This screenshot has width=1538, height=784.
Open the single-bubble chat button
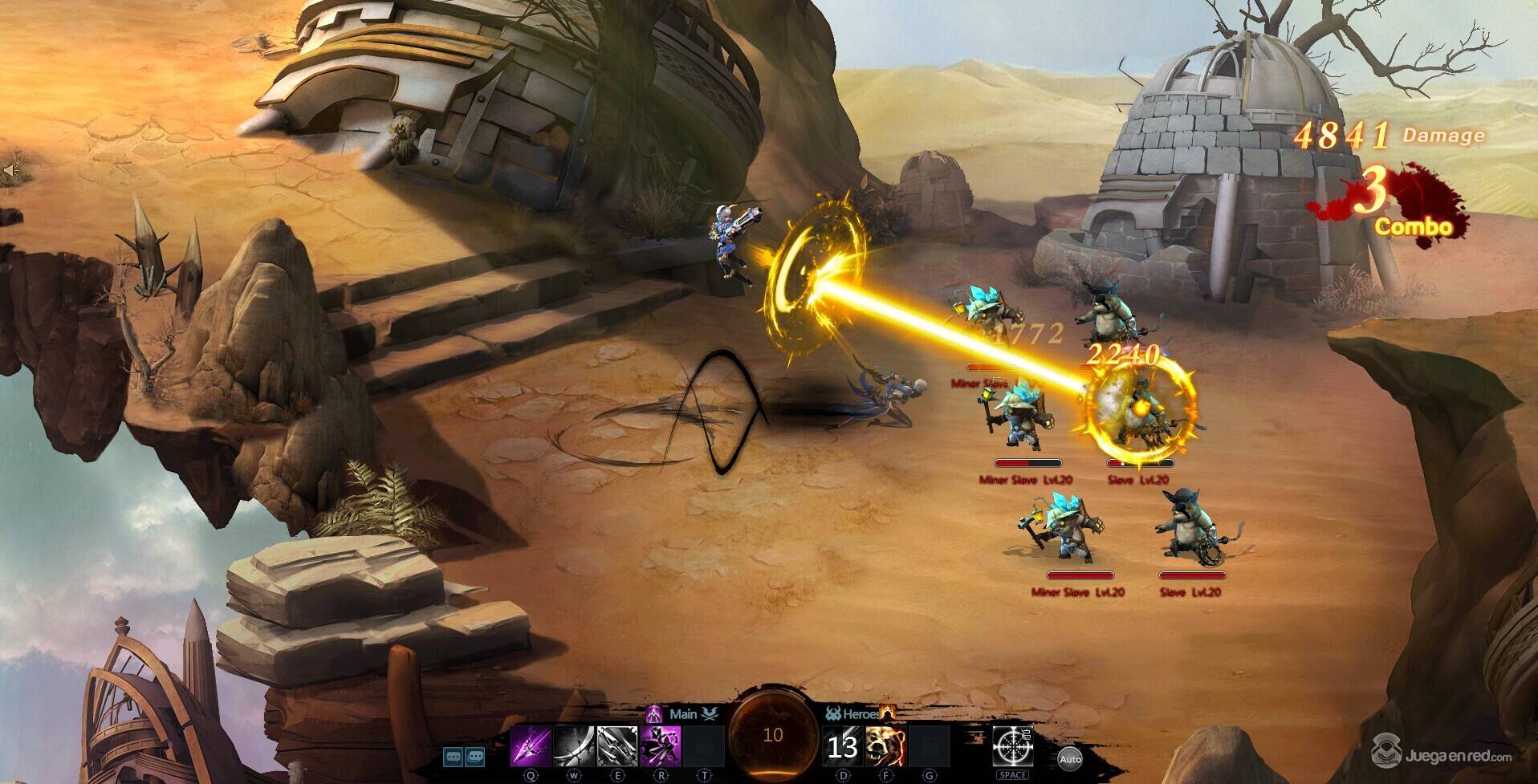click(454, 756)
